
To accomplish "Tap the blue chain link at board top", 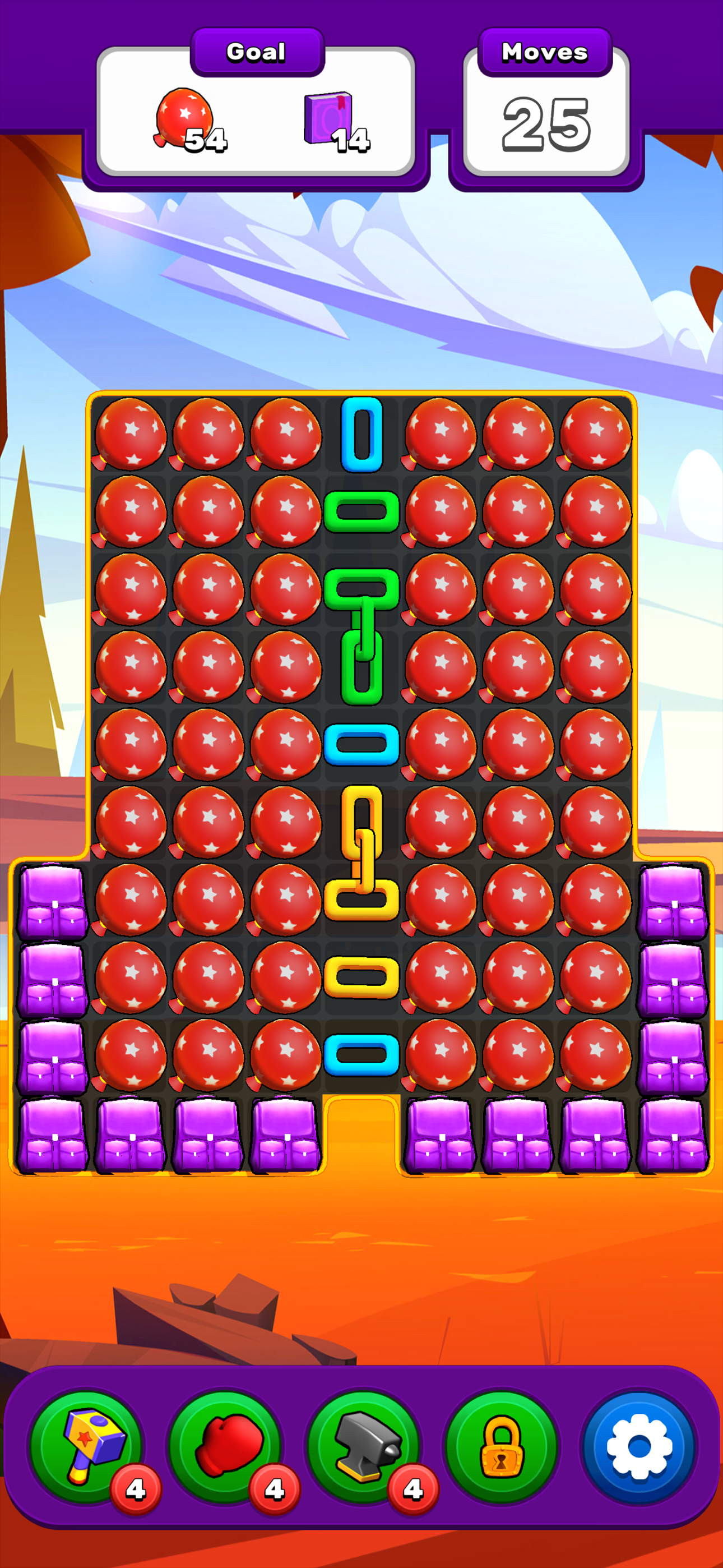I will point(361,435).
